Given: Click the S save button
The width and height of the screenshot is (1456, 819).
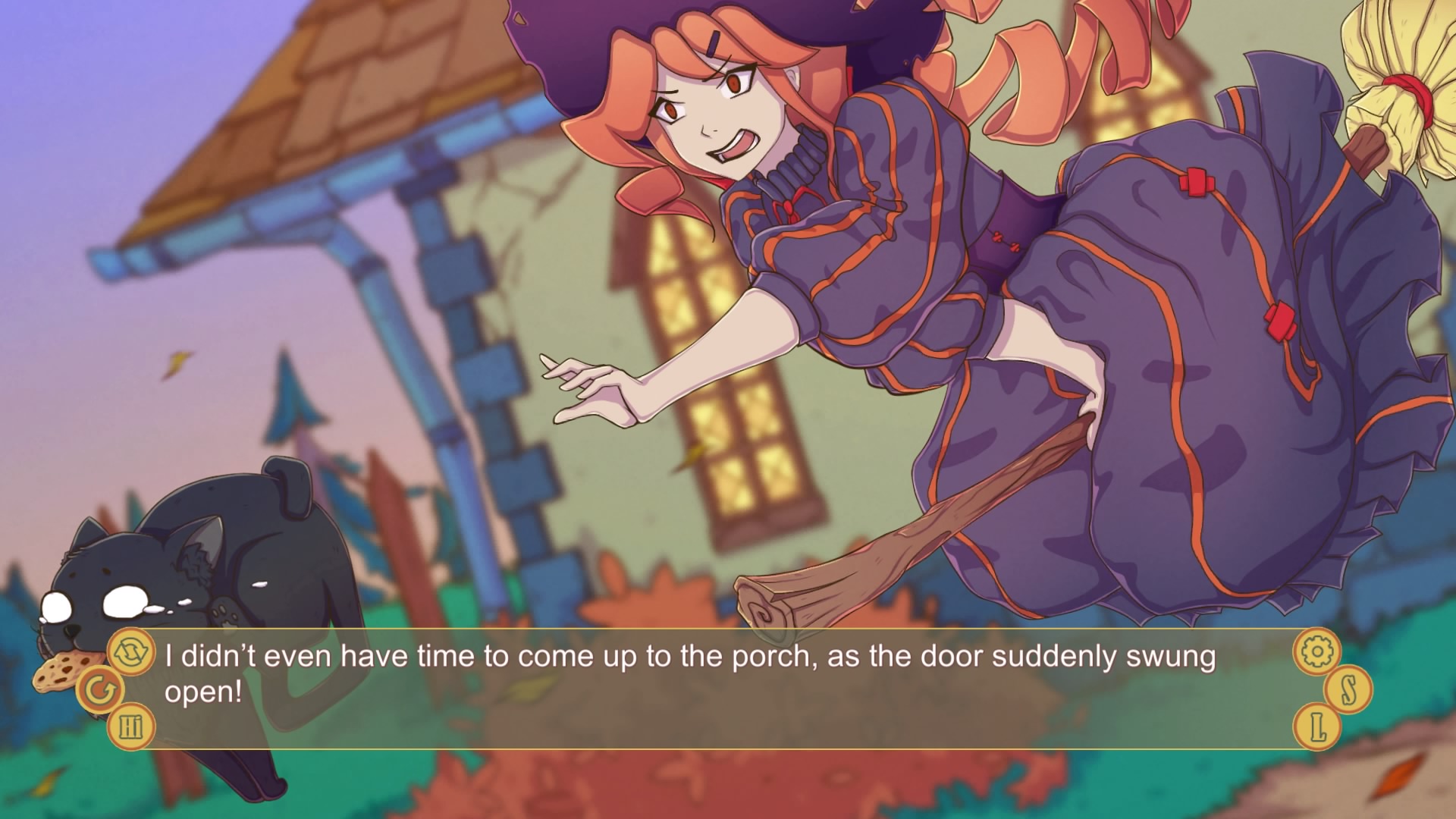Looking at the screenshot, I should click(x=1348, y=689).
